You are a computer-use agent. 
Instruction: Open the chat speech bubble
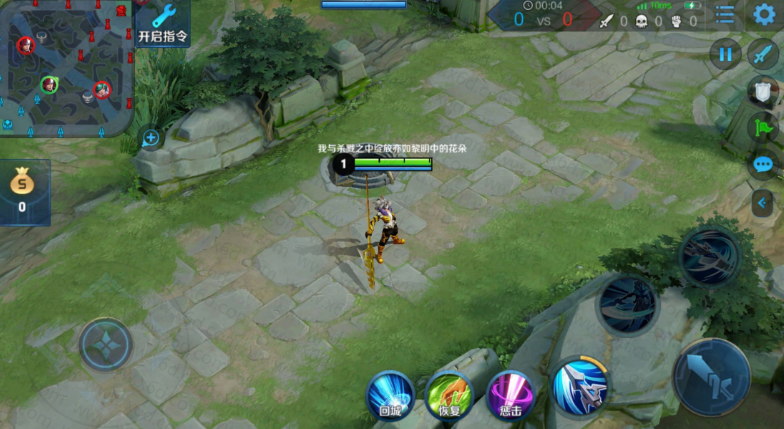(764, 165)
